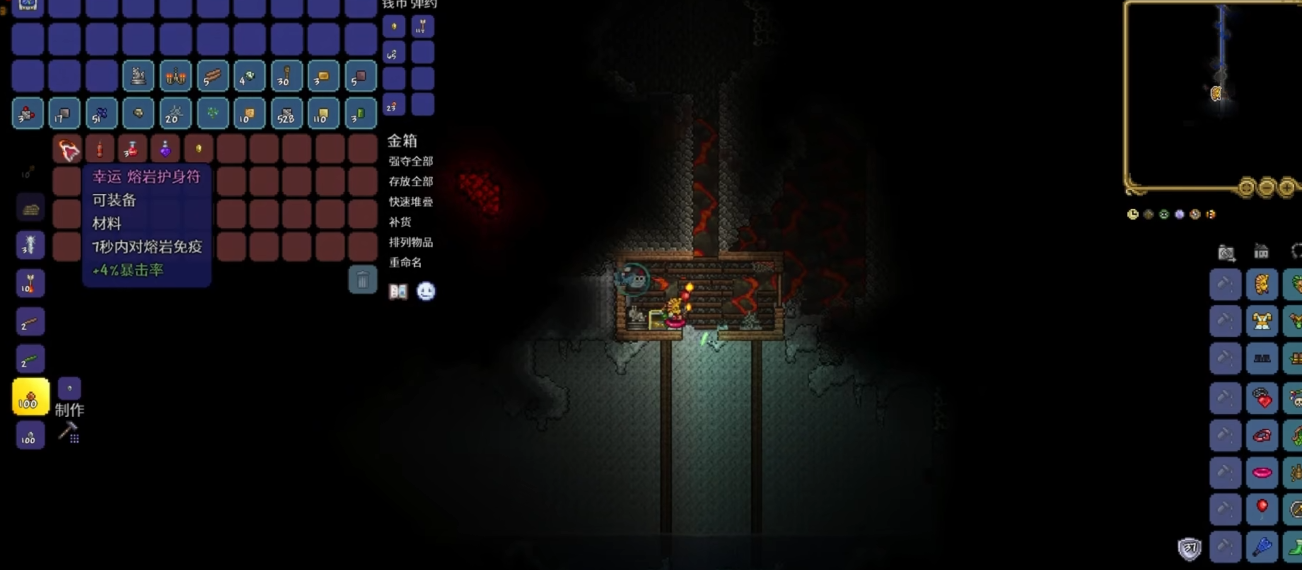Take the purple potion from the chest
This screenshot has width=1302, height=570.
[x=165, y=150]
